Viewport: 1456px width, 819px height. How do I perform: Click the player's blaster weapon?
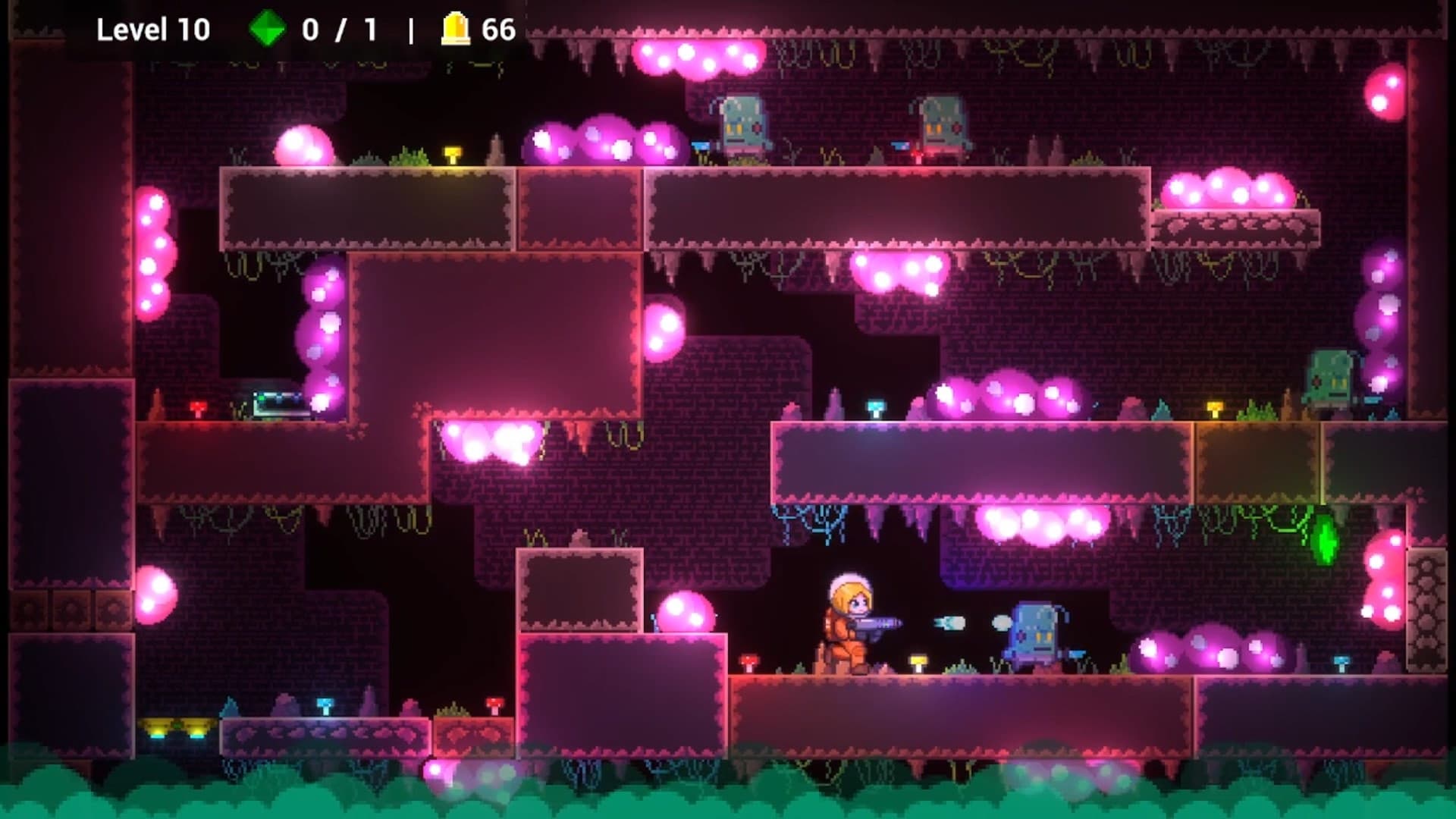876,626
